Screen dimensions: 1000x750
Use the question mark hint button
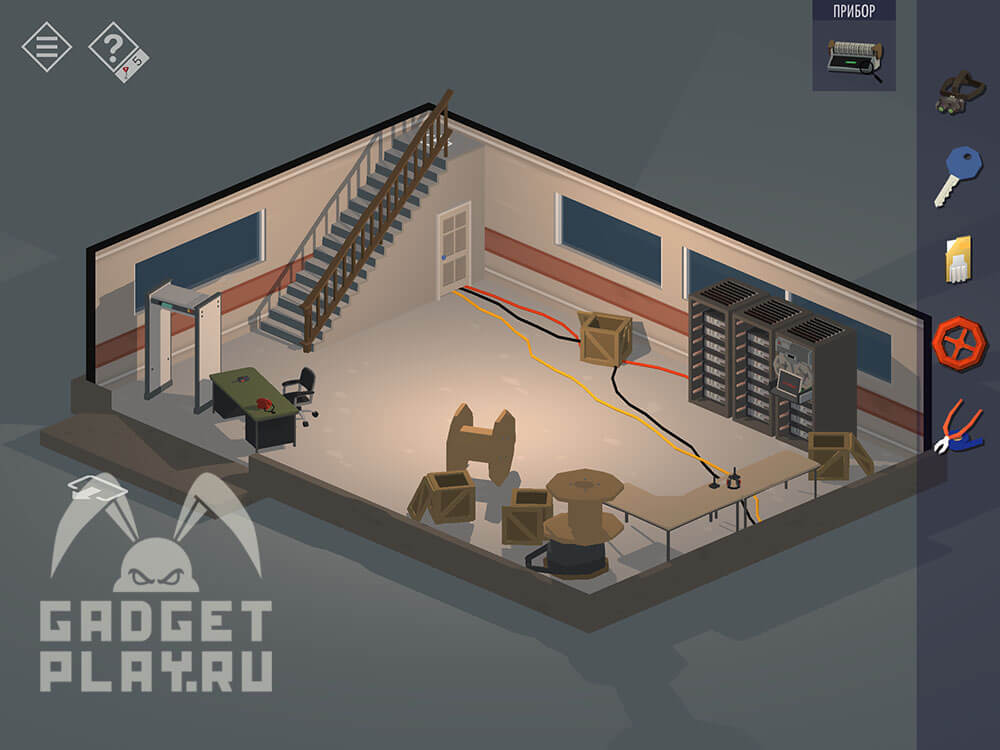[x=115, y=48]
